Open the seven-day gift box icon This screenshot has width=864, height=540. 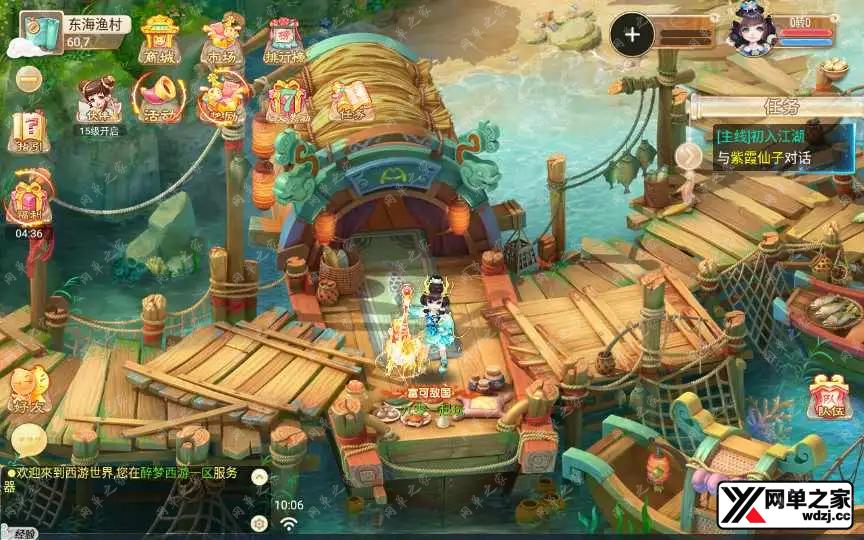[x=288, y=100]
